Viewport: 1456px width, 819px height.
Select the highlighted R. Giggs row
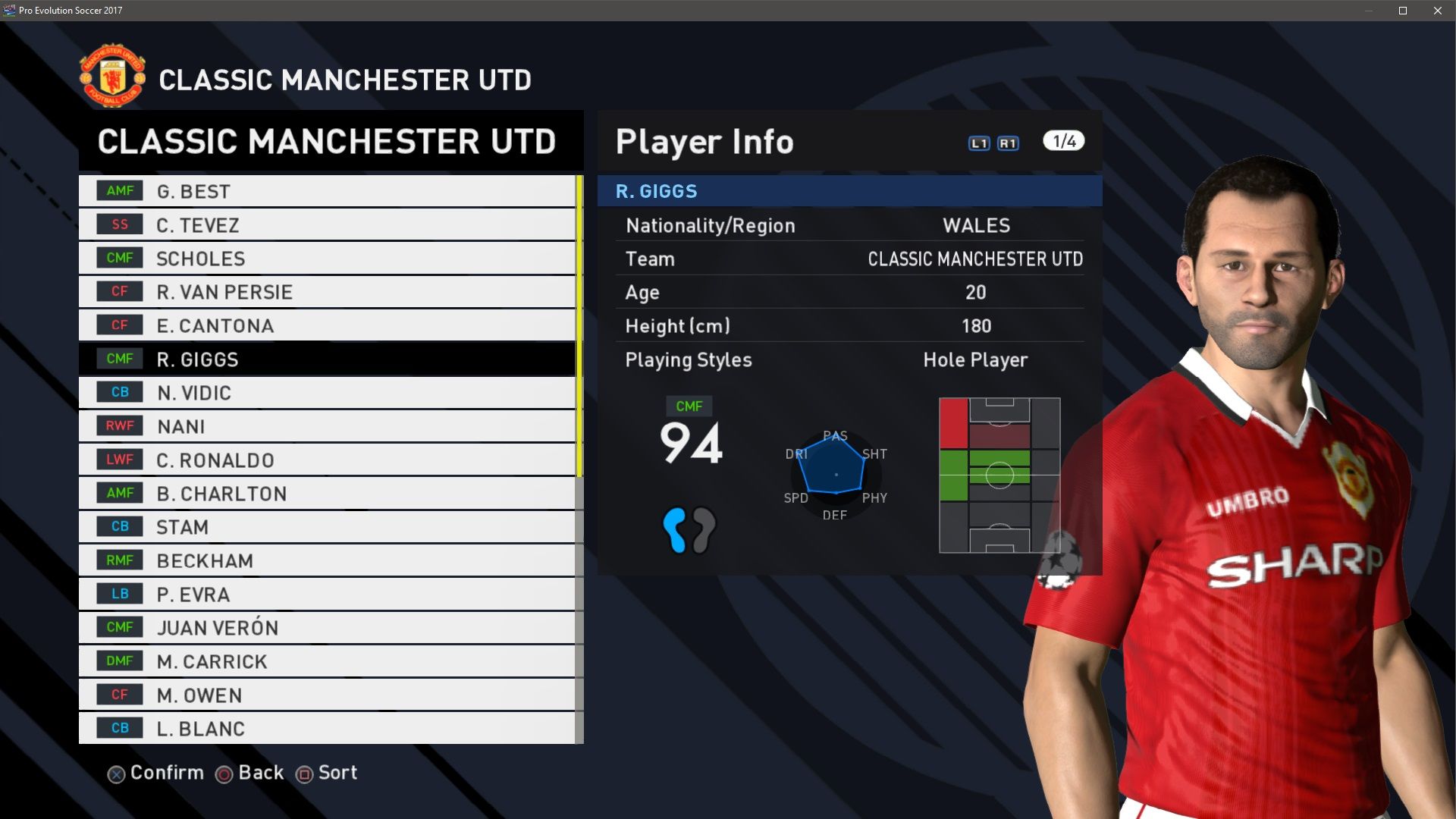tap(326, 359)
